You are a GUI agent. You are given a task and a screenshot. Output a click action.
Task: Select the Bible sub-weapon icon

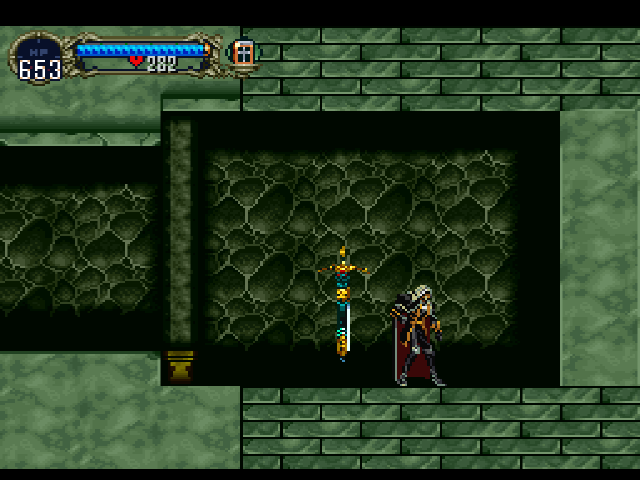tap(242, 54)
